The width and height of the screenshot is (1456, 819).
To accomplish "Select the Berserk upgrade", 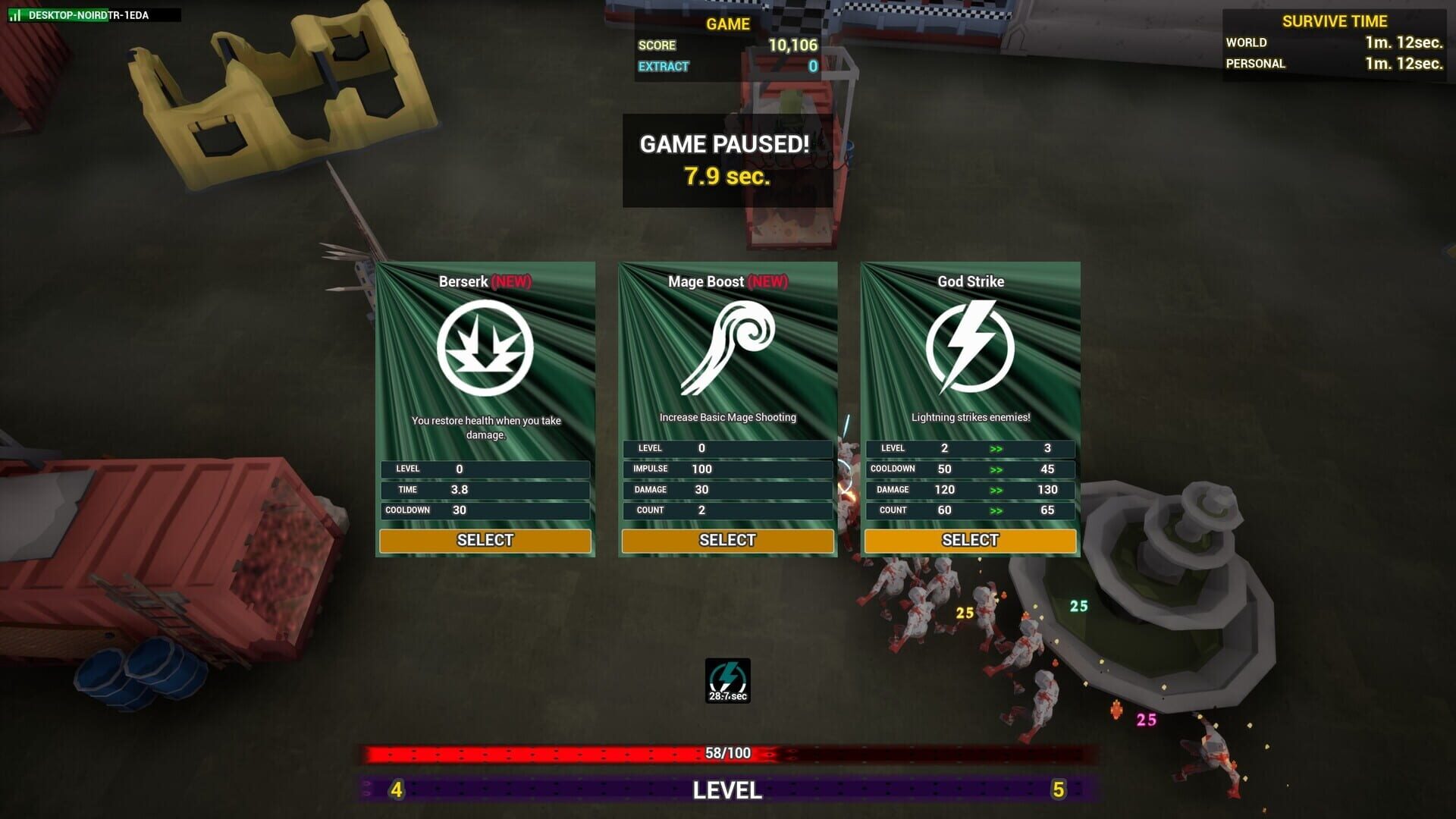I will [x=485, y=540].
